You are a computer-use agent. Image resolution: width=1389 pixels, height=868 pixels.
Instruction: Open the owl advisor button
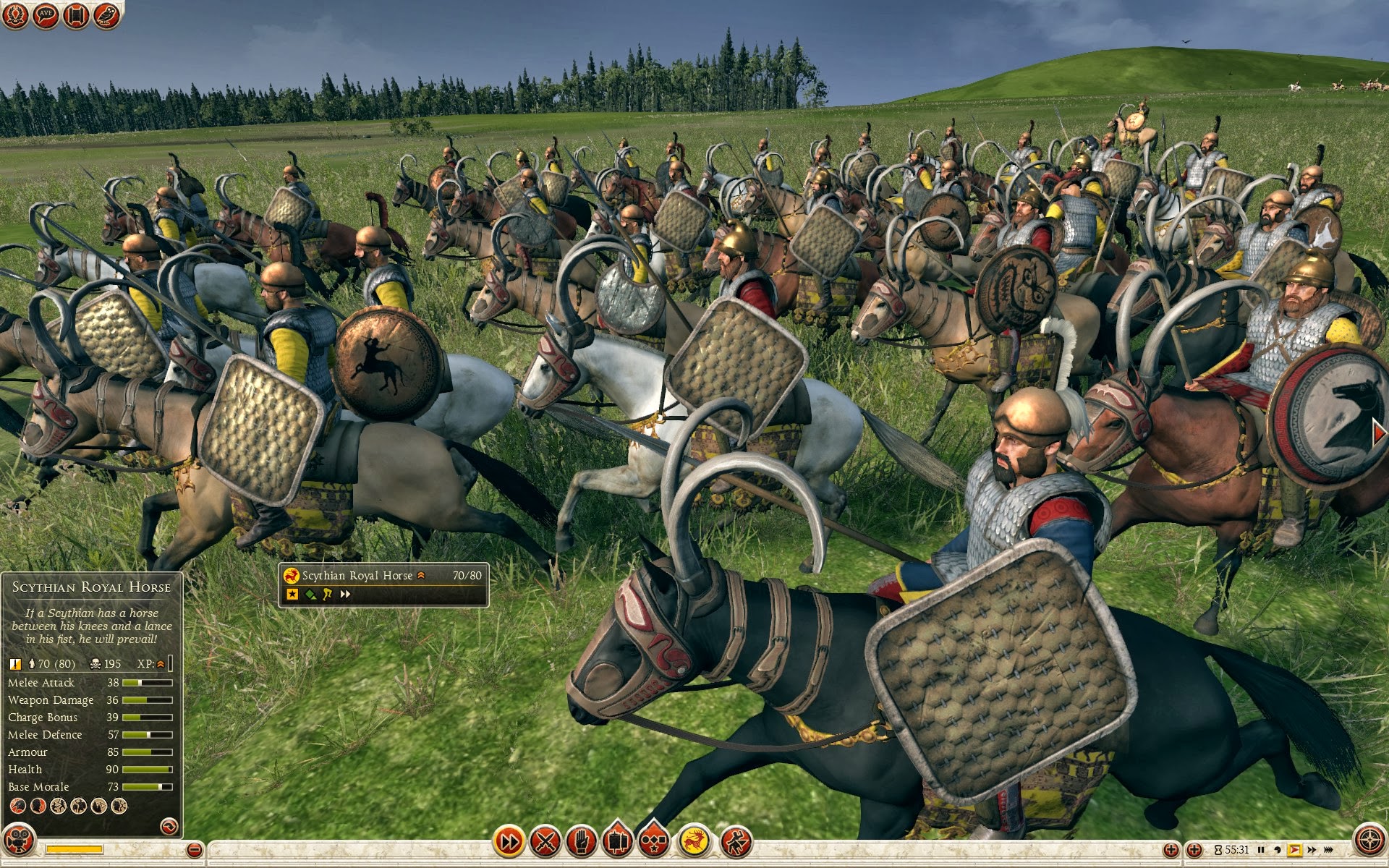tap(106, 15)
